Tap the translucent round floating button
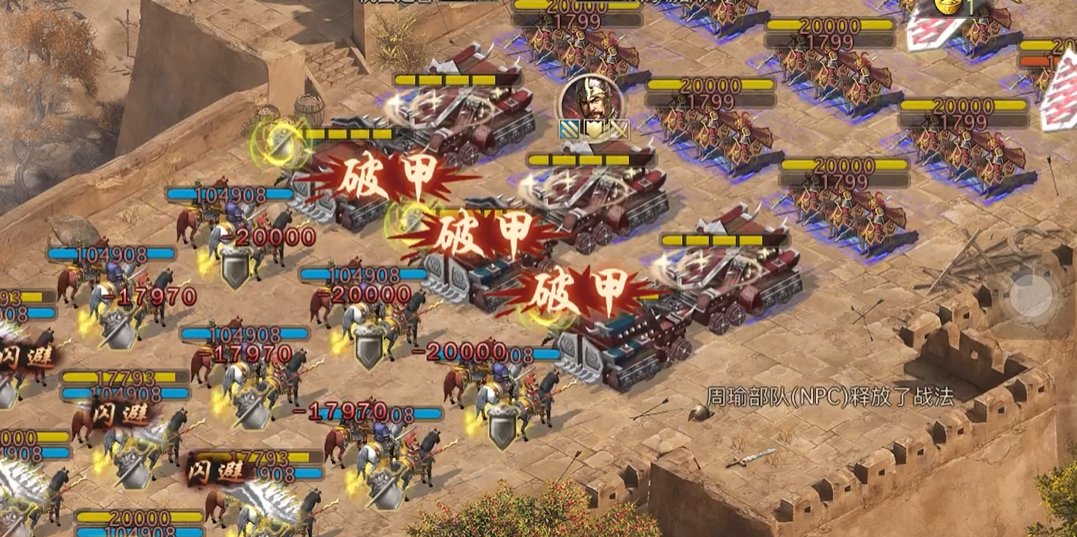The image size is (1077, 537). (1031, 293)
